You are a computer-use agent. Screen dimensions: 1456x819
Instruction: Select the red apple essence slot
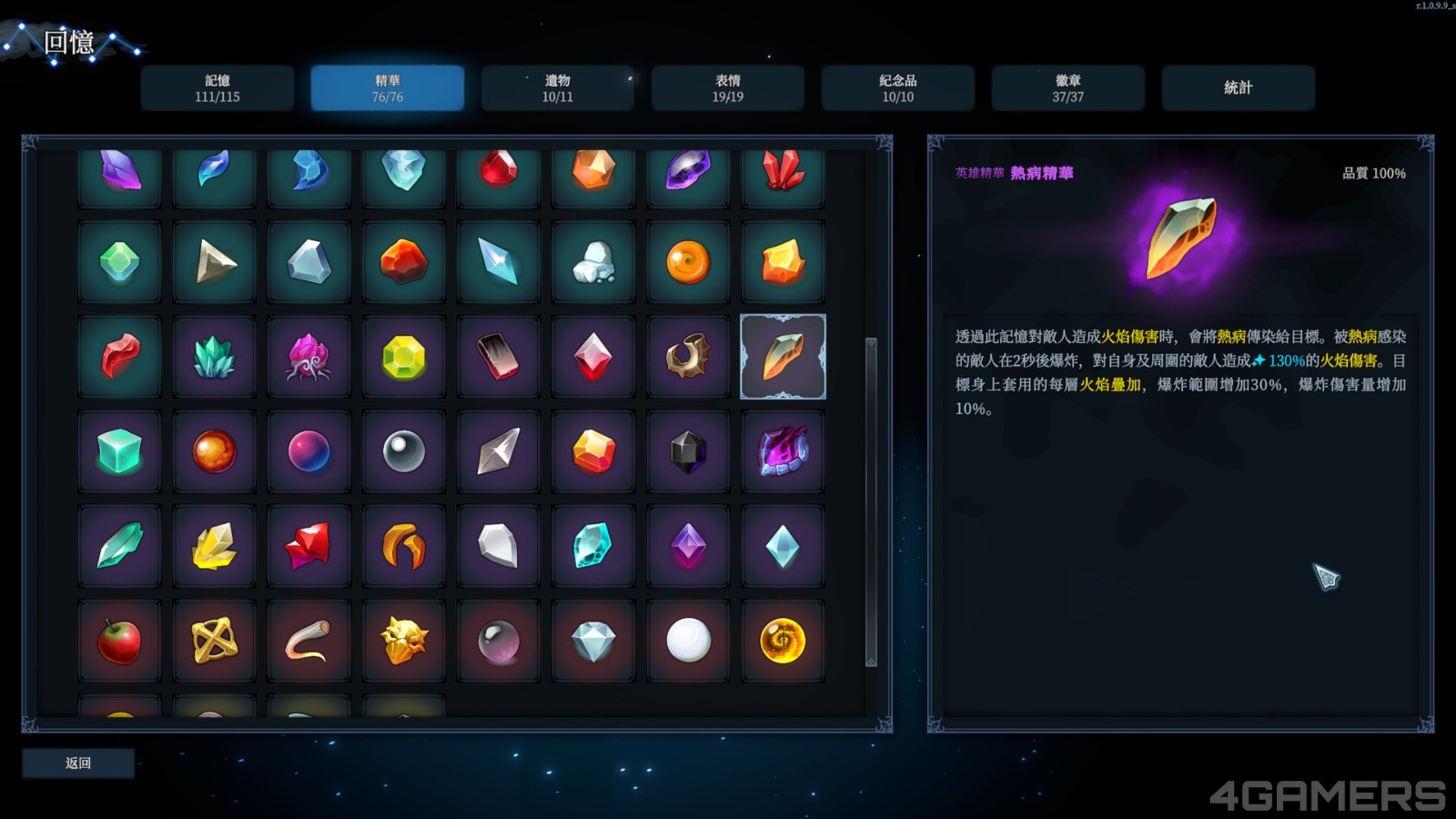tap(119, 641)
